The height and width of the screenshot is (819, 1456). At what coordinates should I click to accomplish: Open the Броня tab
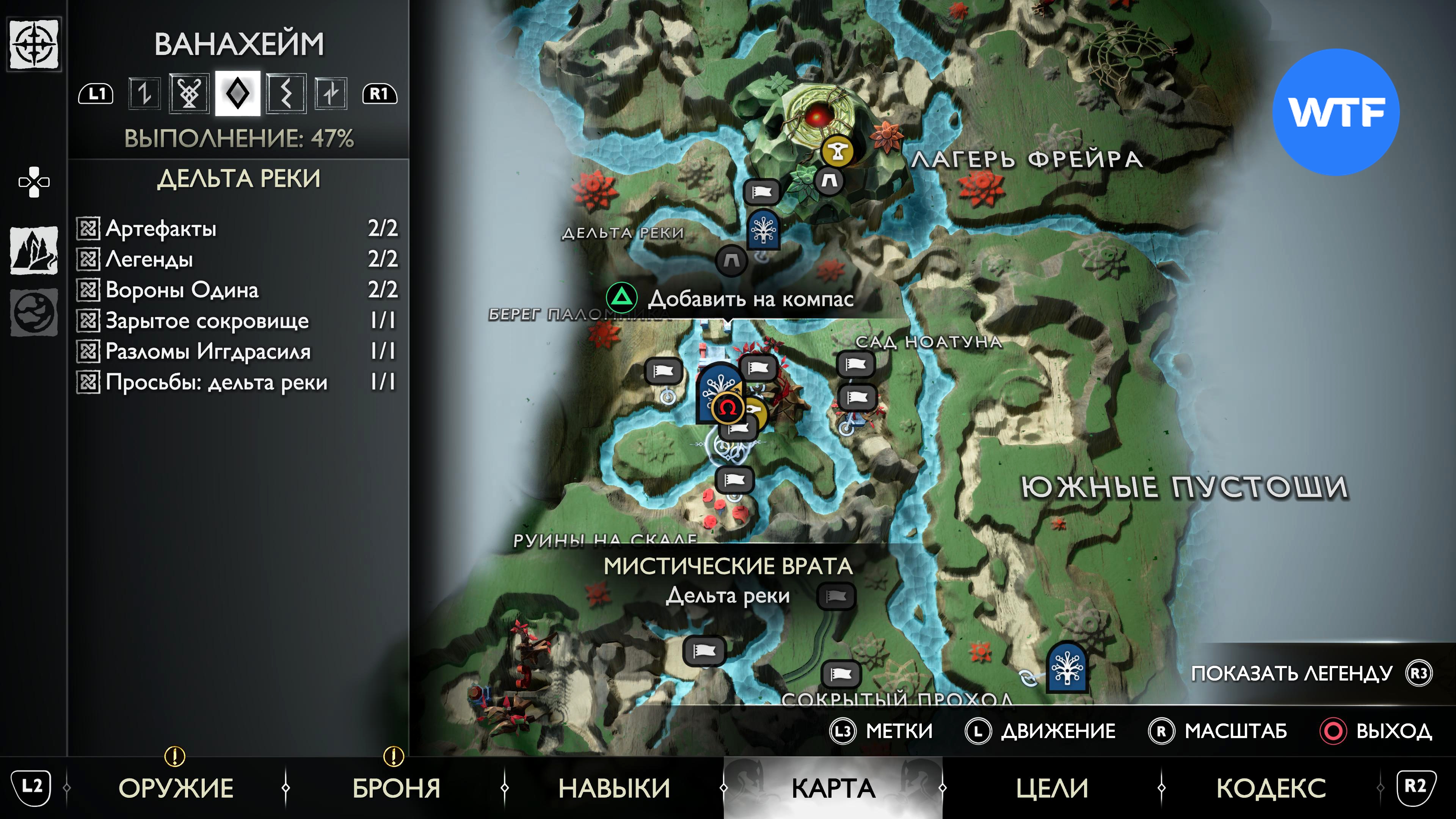pyautogui.click(x=396, y=788)
